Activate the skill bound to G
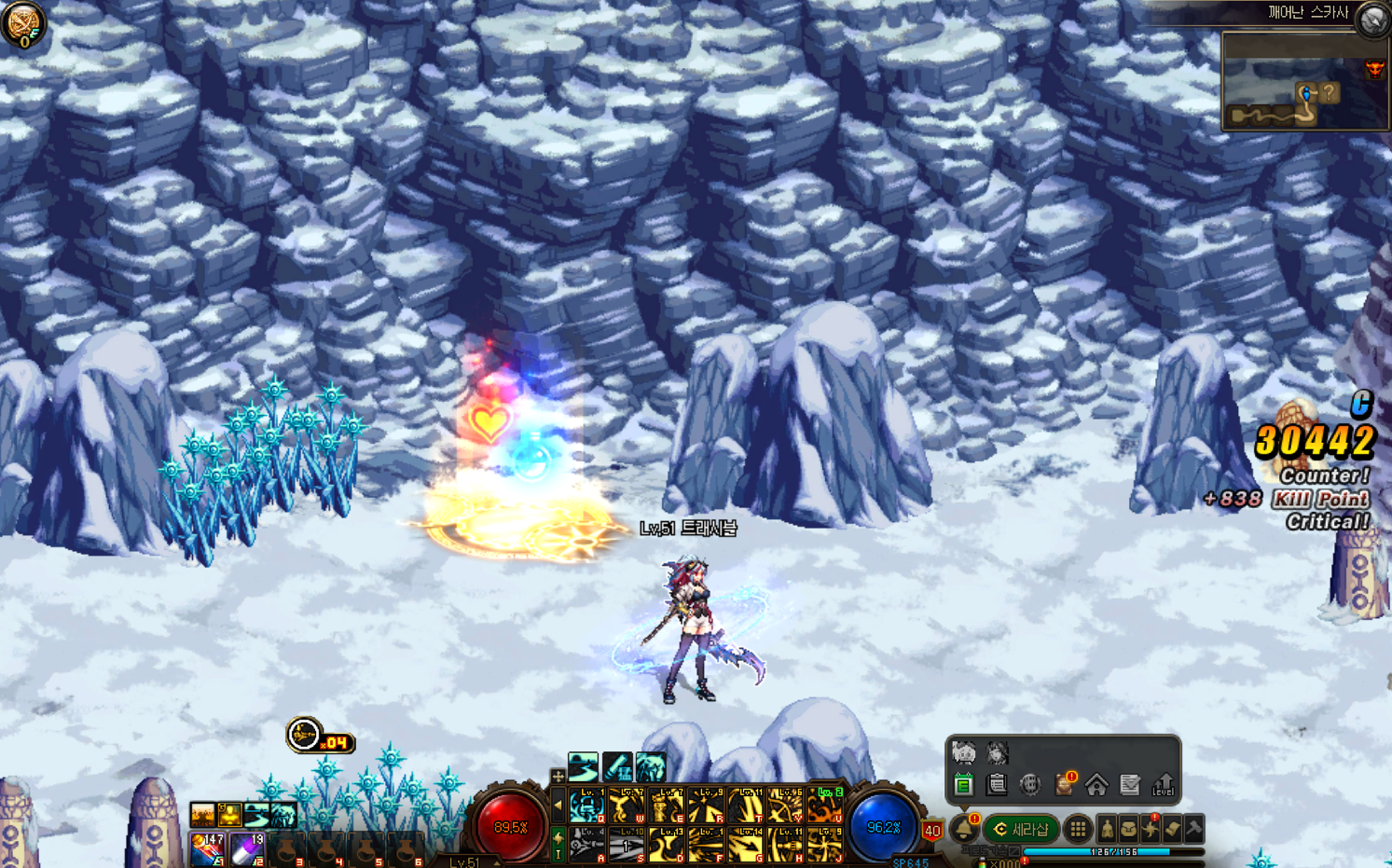 746,845
